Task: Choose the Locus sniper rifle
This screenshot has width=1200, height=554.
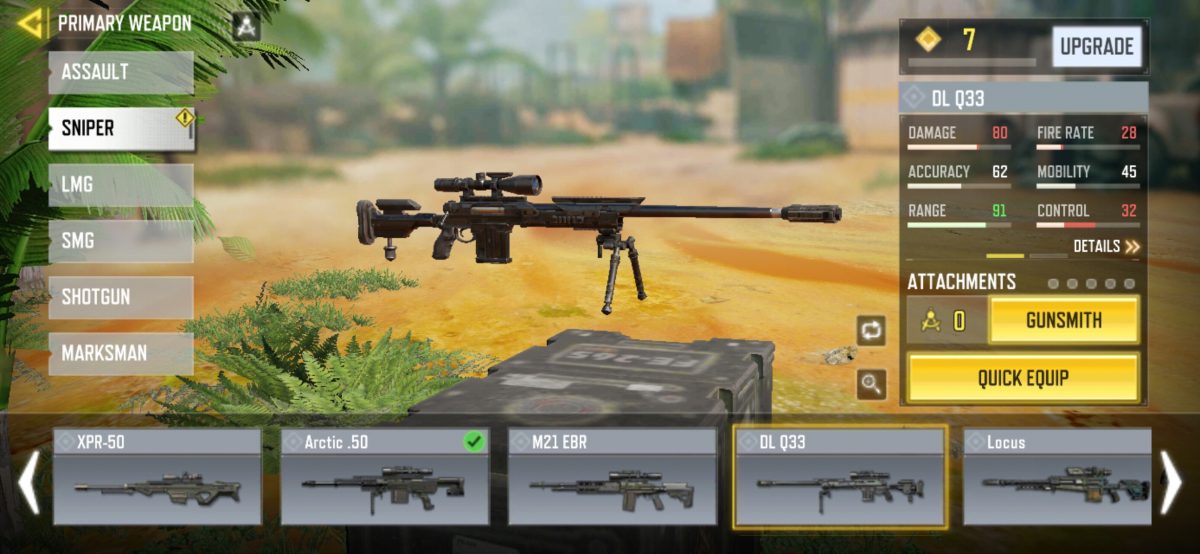Action: tap(1056, 477)
